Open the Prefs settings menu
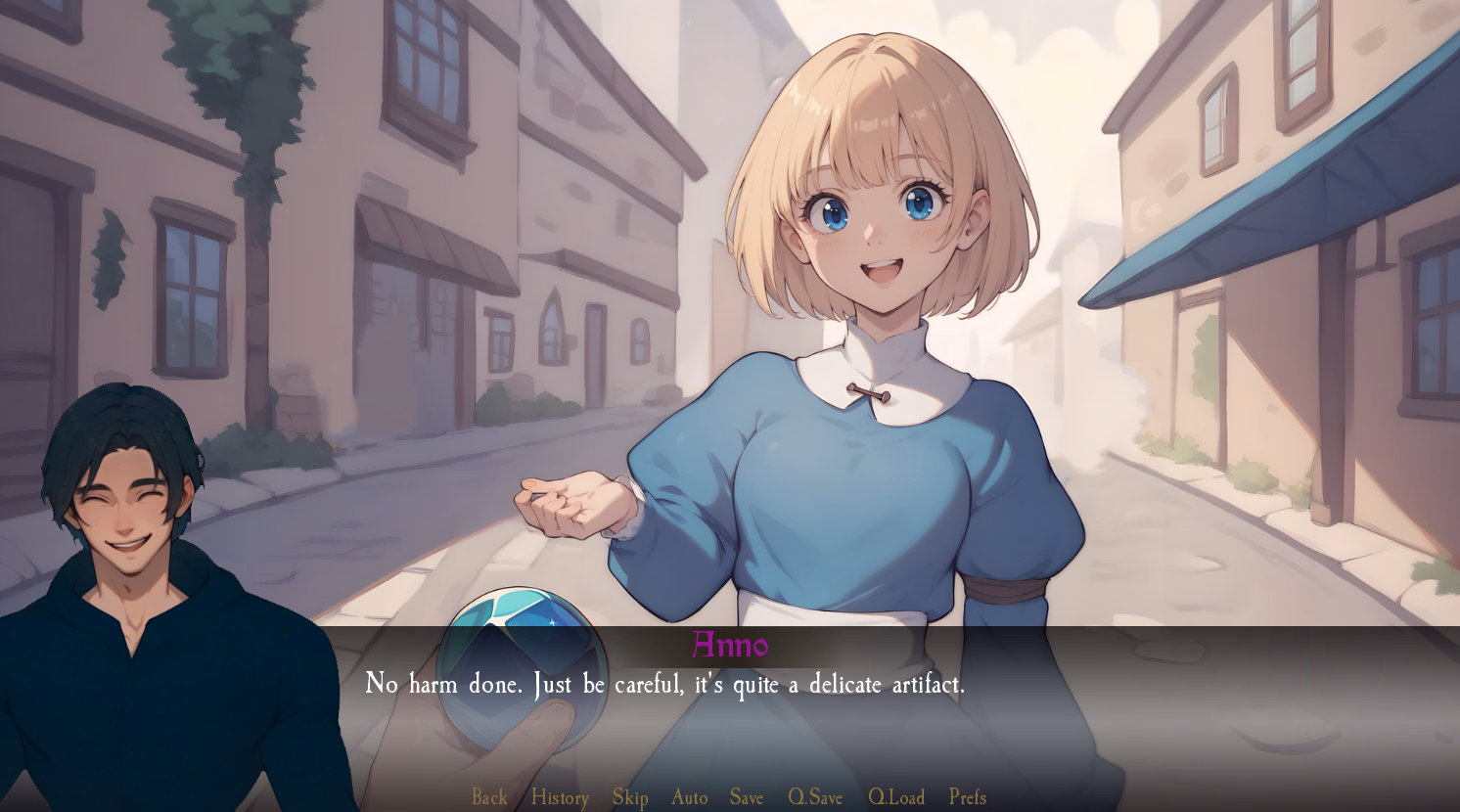Image resolution: width=1460 pixels, height=812 pixels. [x=968, y=797]
